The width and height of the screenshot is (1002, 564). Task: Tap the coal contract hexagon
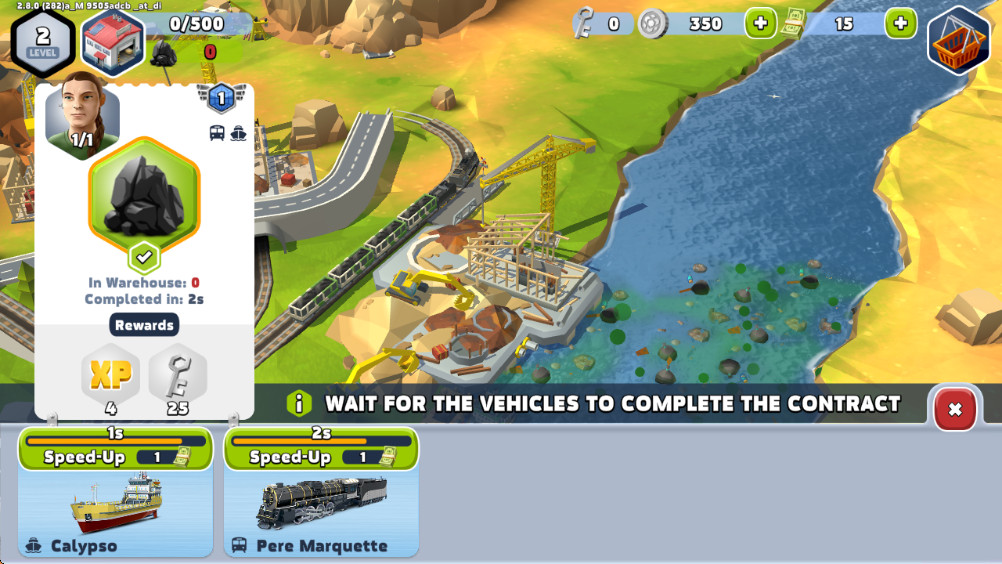pos(144,196)
